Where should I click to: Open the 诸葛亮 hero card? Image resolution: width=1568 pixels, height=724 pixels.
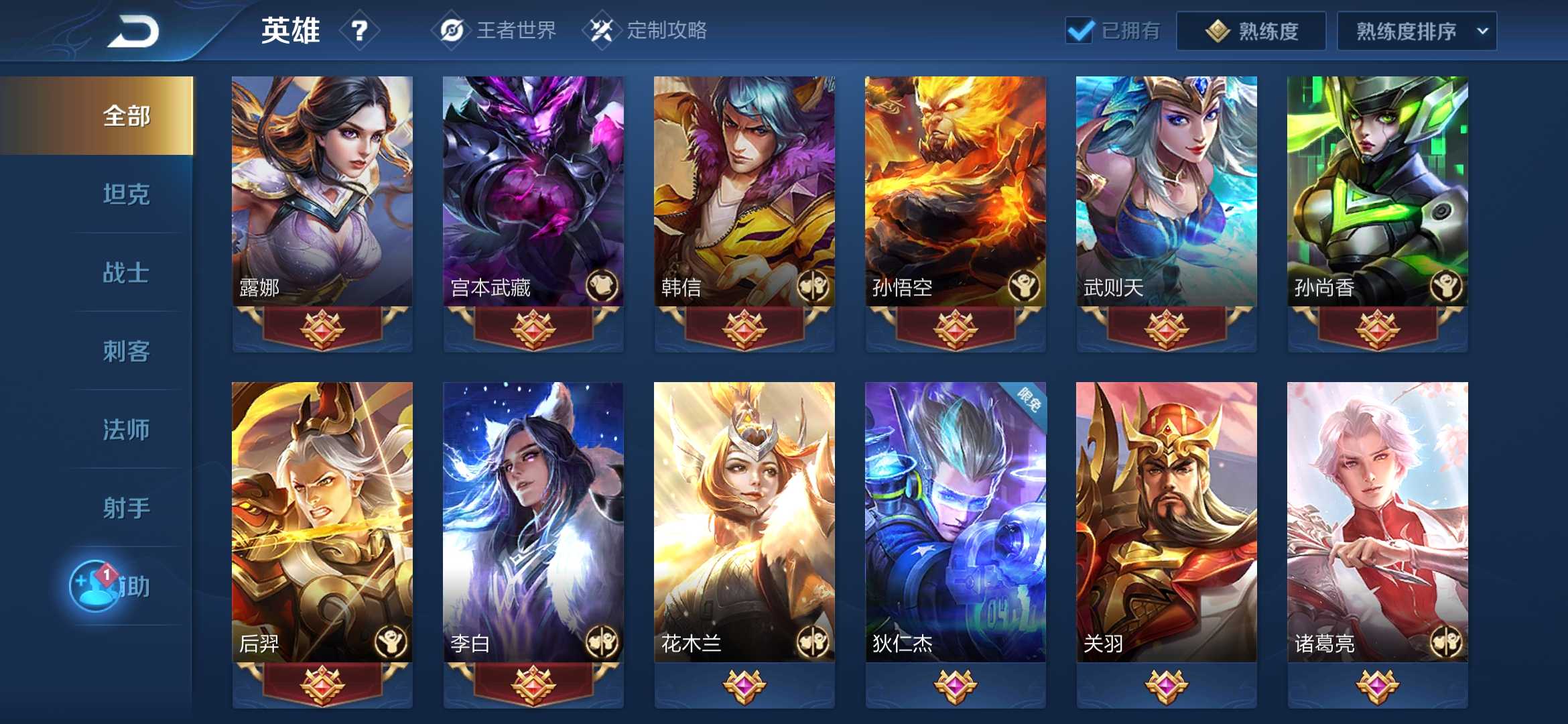point(1378,523)
